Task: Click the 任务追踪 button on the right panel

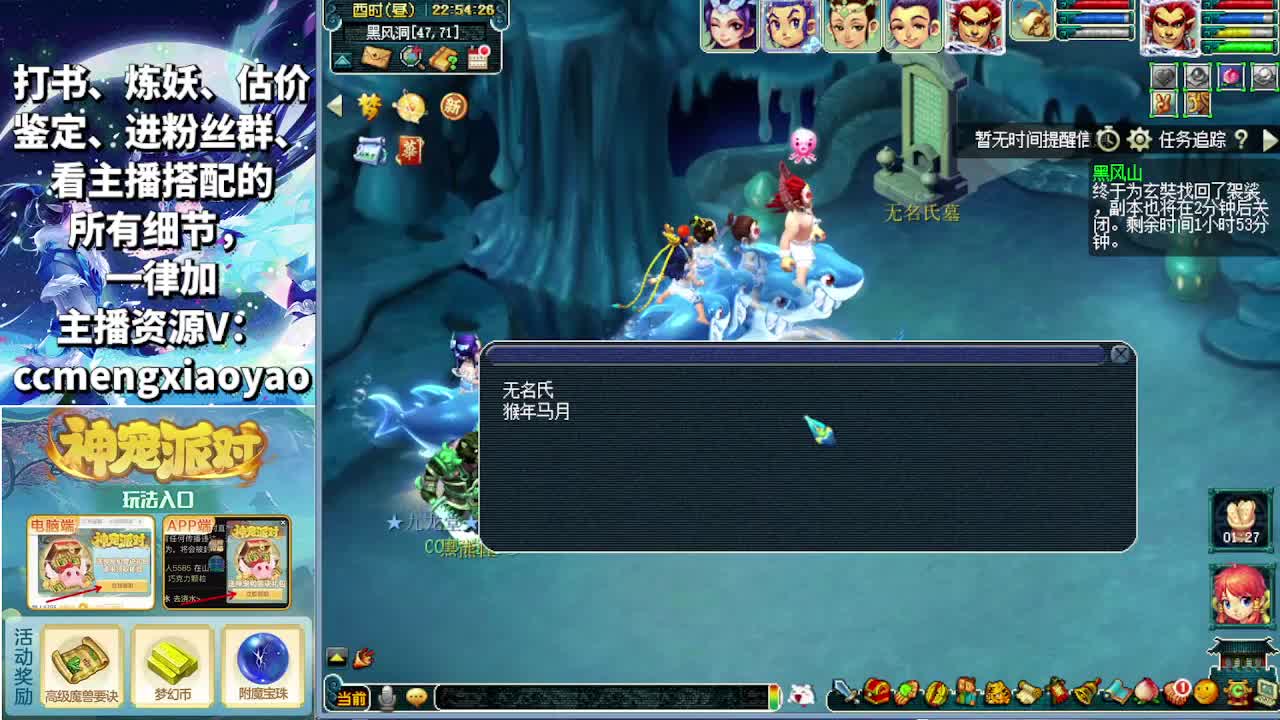Action: (x=1192, y=139)
